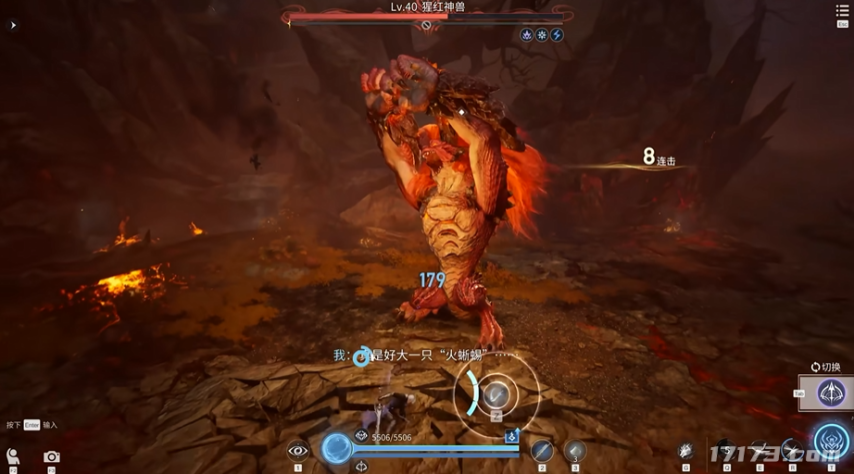Click the circular sword attack indicator
The height and width of the screenshot is (474, 854).
coord(496,395)
